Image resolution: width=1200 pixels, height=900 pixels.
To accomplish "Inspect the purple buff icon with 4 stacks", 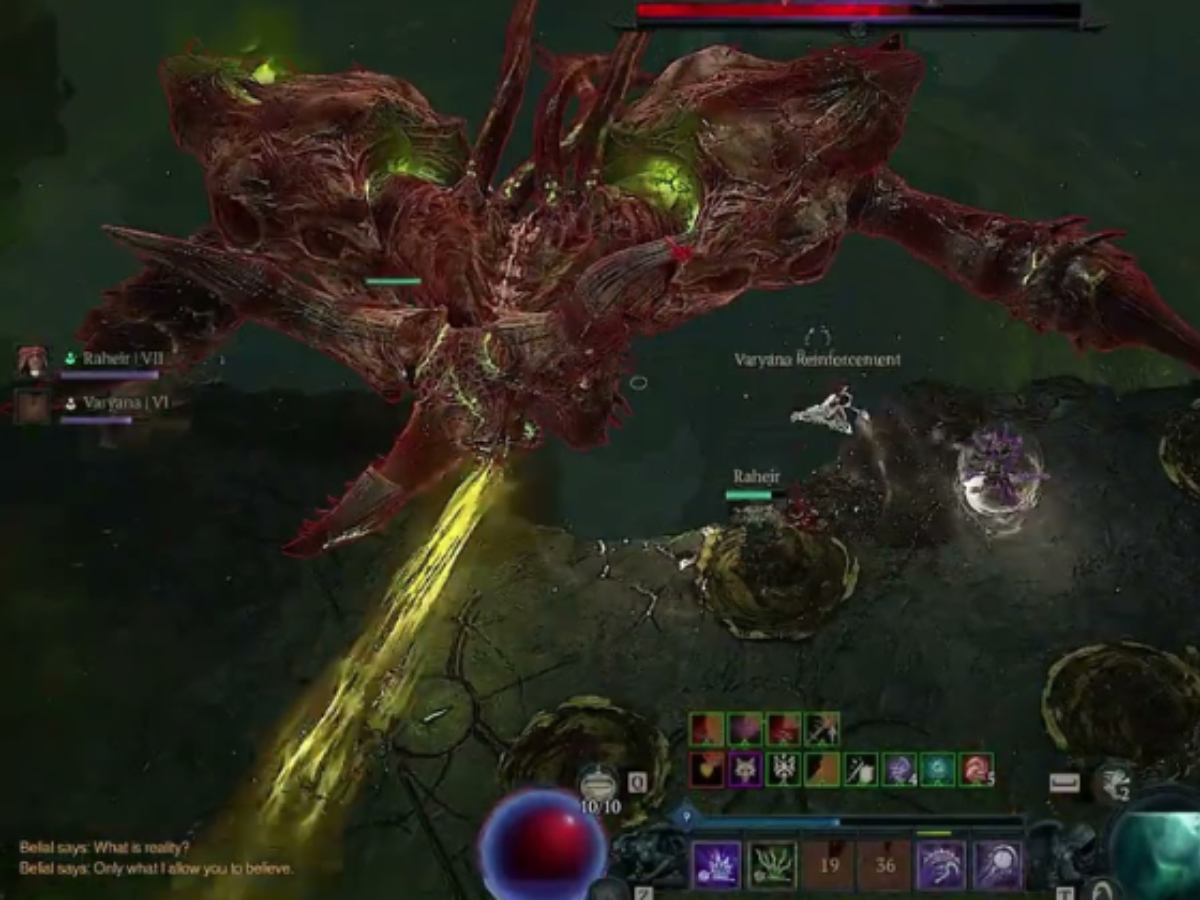I will pos(899,769).
